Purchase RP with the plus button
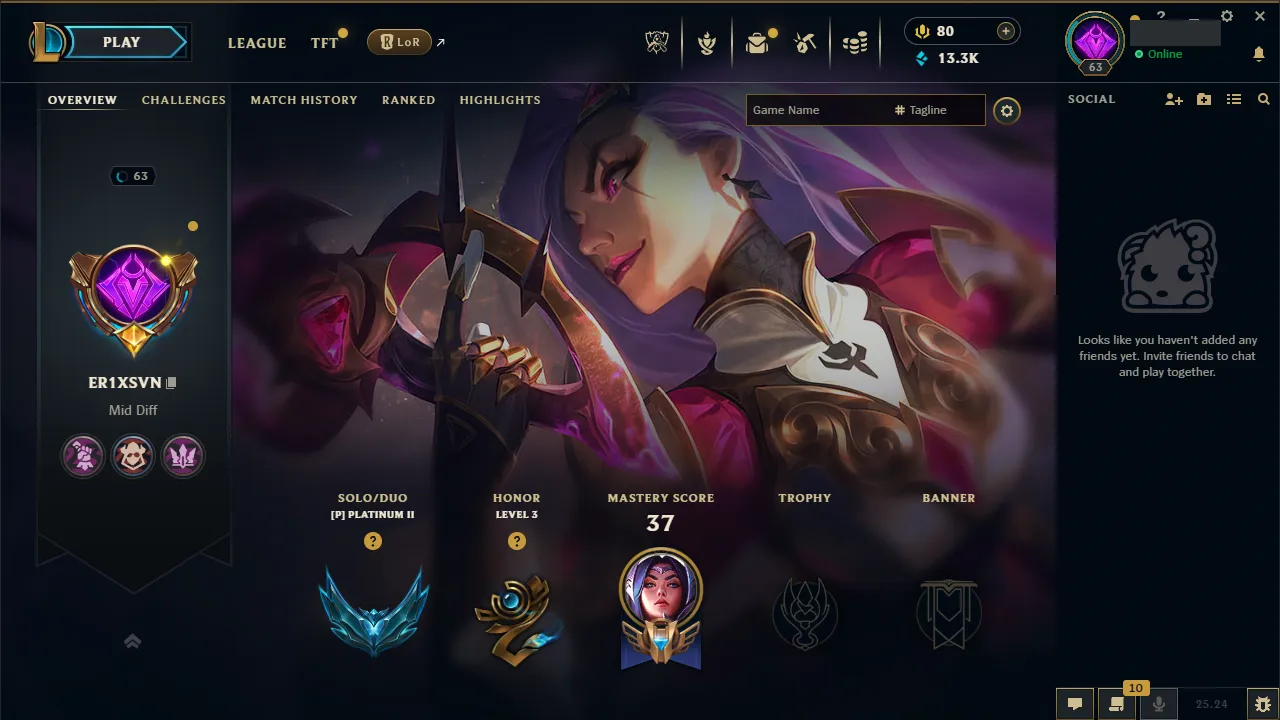Screen dimensions: 1280x720 coord(1005,31)
